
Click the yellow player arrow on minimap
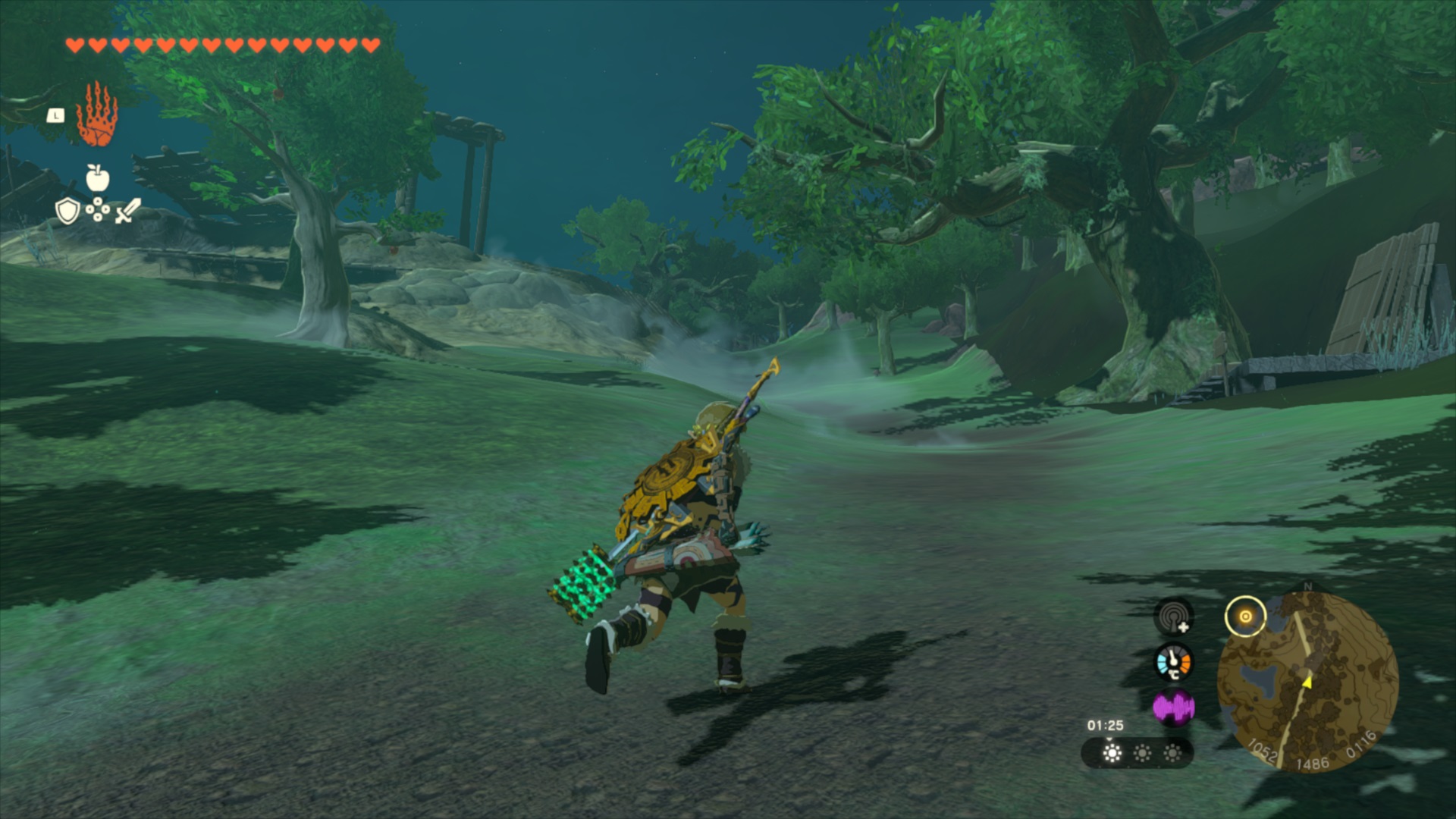[x=1307, y=682]
